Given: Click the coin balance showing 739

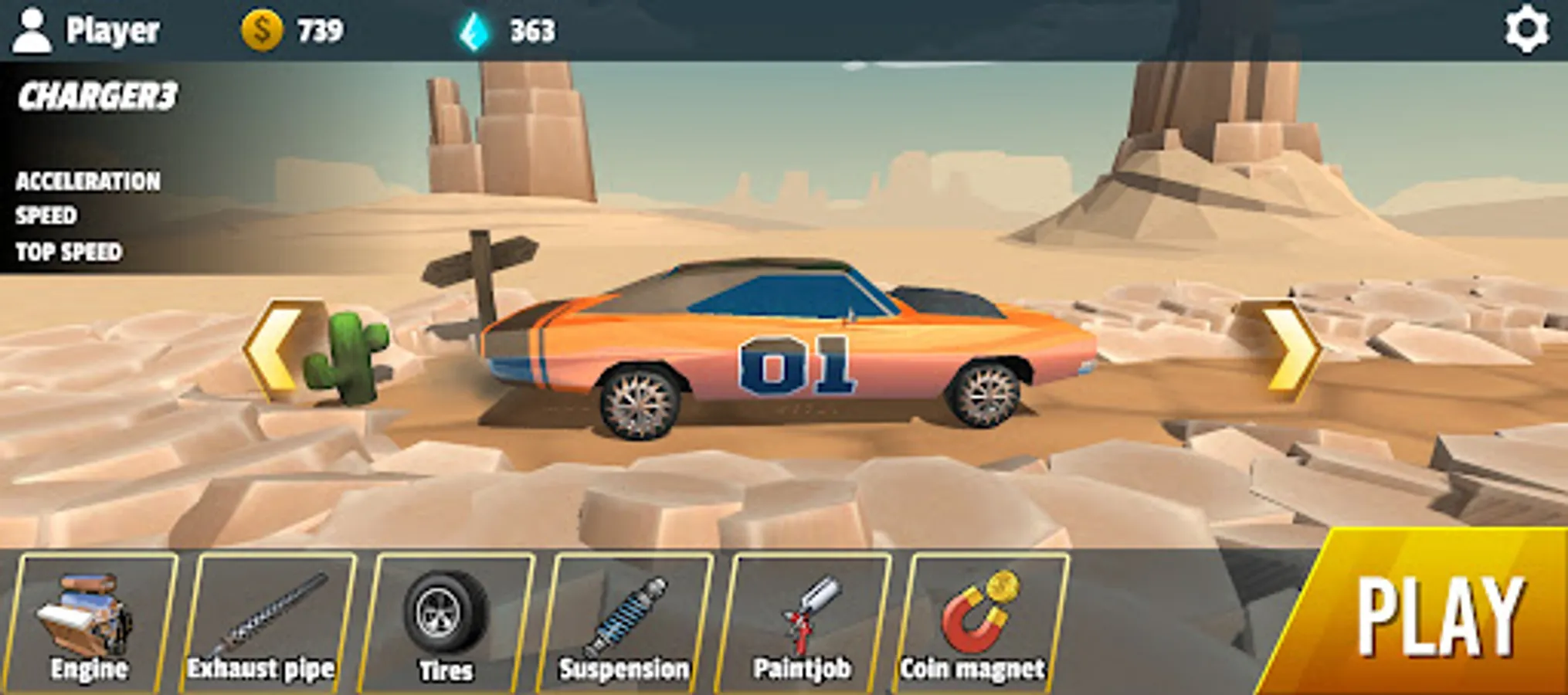Looking at the screenshot, I should [294, 31].
